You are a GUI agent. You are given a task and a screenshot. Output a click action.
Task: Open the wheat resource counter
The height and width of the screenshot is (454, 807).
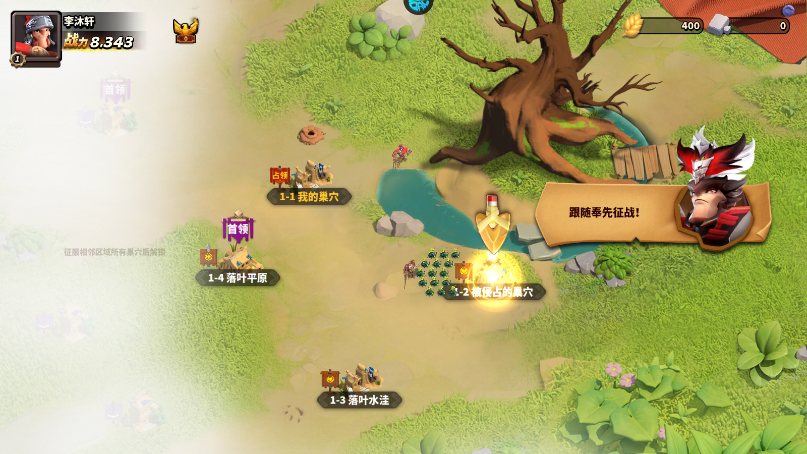pos(664,26)
